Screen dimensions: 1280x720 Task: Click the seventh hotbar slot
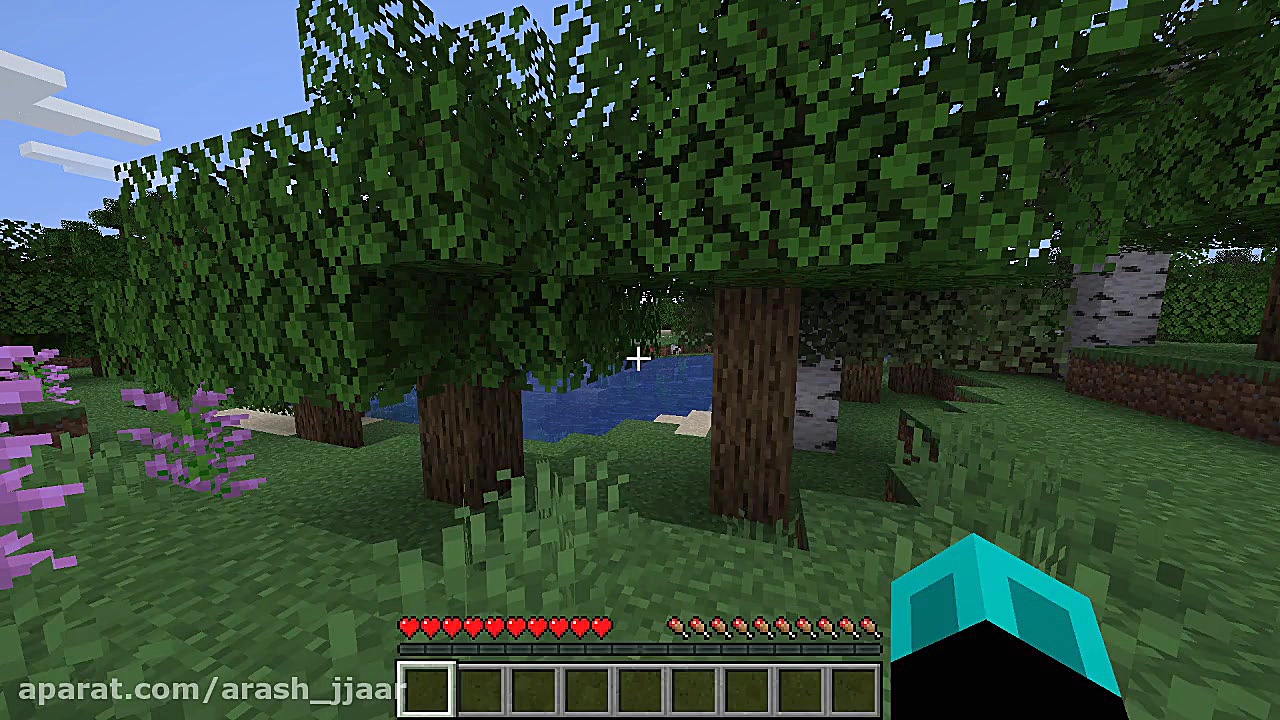click(748, 687)
